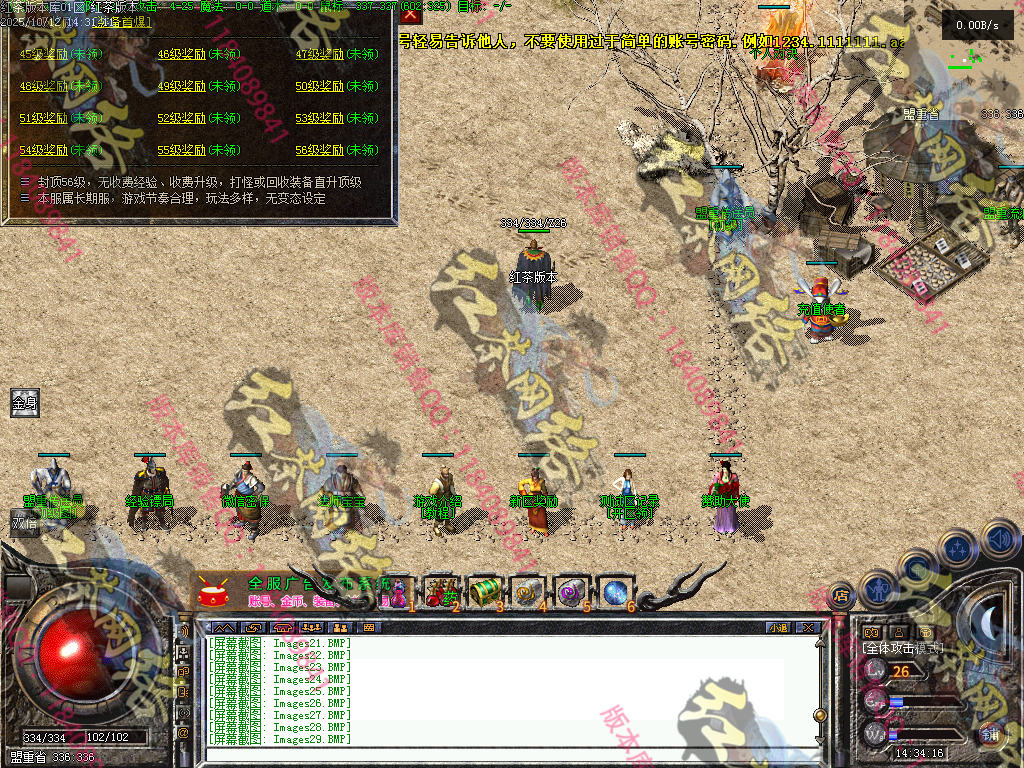Activate the blue orb in slot 6
Screen dimensions: 1024x768
[x=614, y=592]
